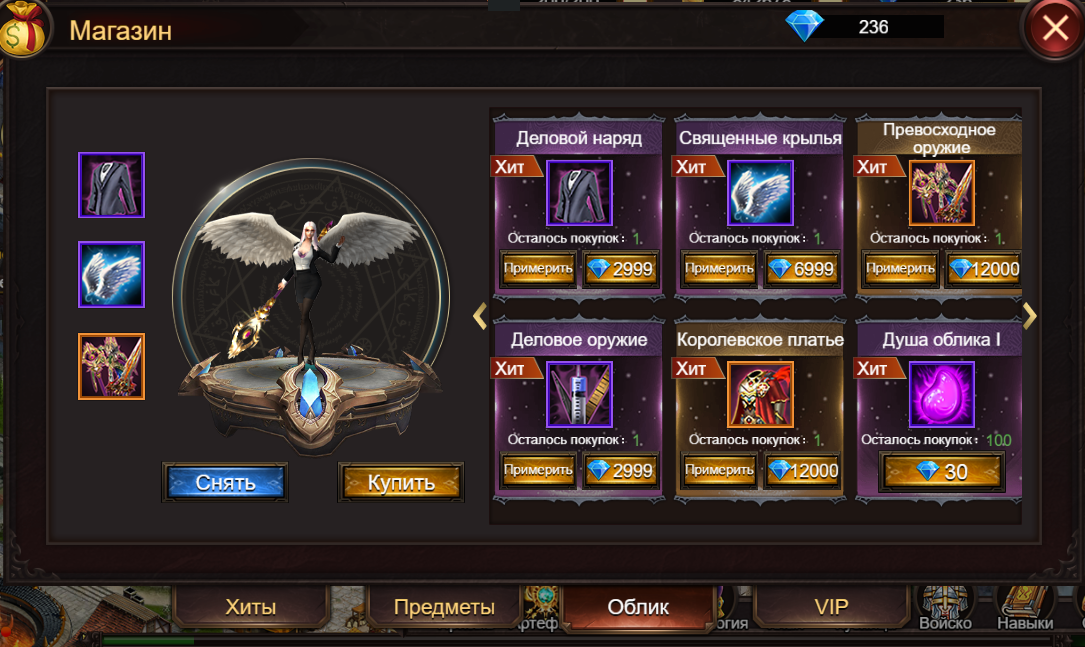Show next shop page with right arrow
Screen dimensions: 1085x647
1030,316
